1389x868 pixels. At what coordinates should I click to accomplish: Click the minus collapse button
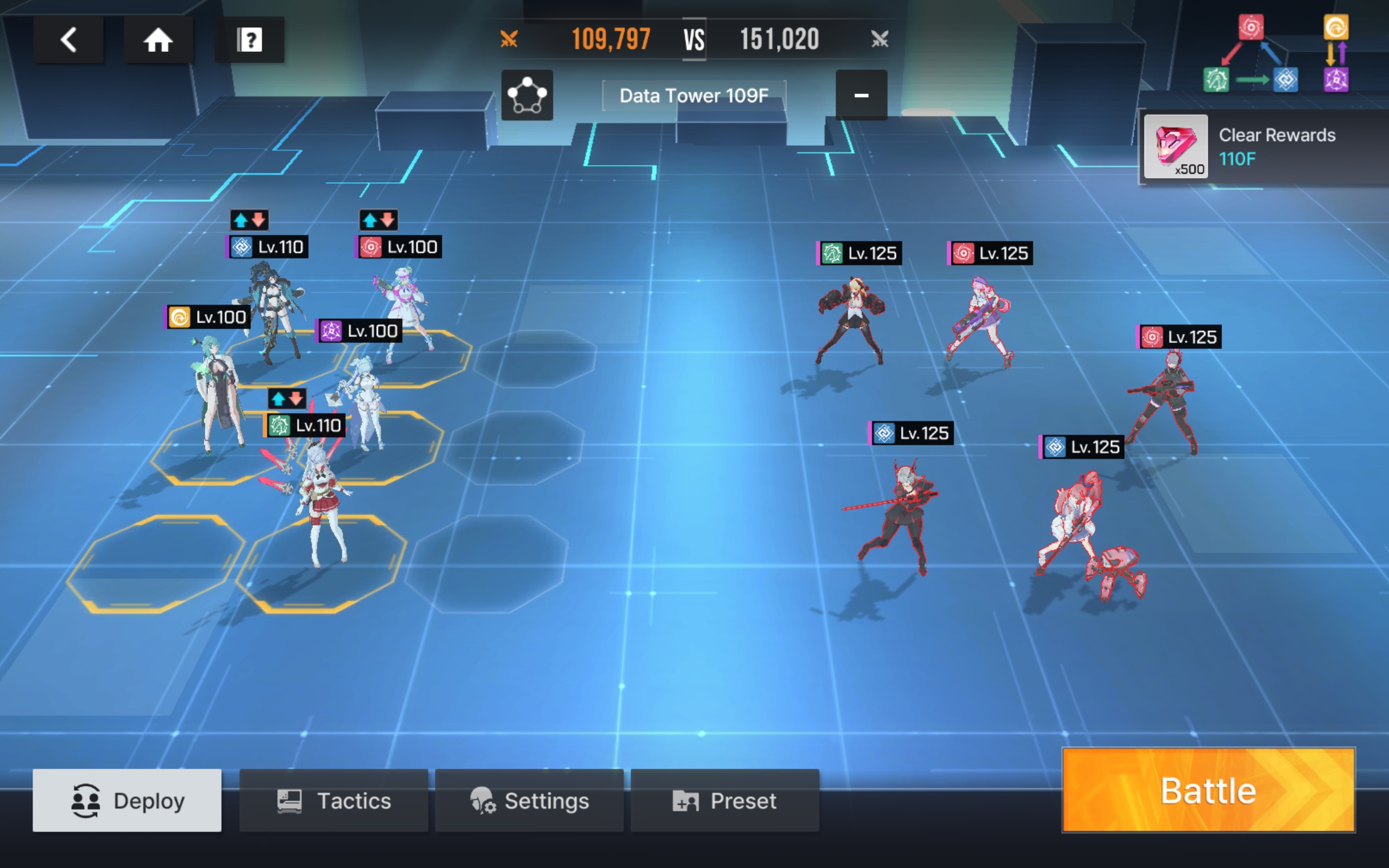tap(861, 95)
